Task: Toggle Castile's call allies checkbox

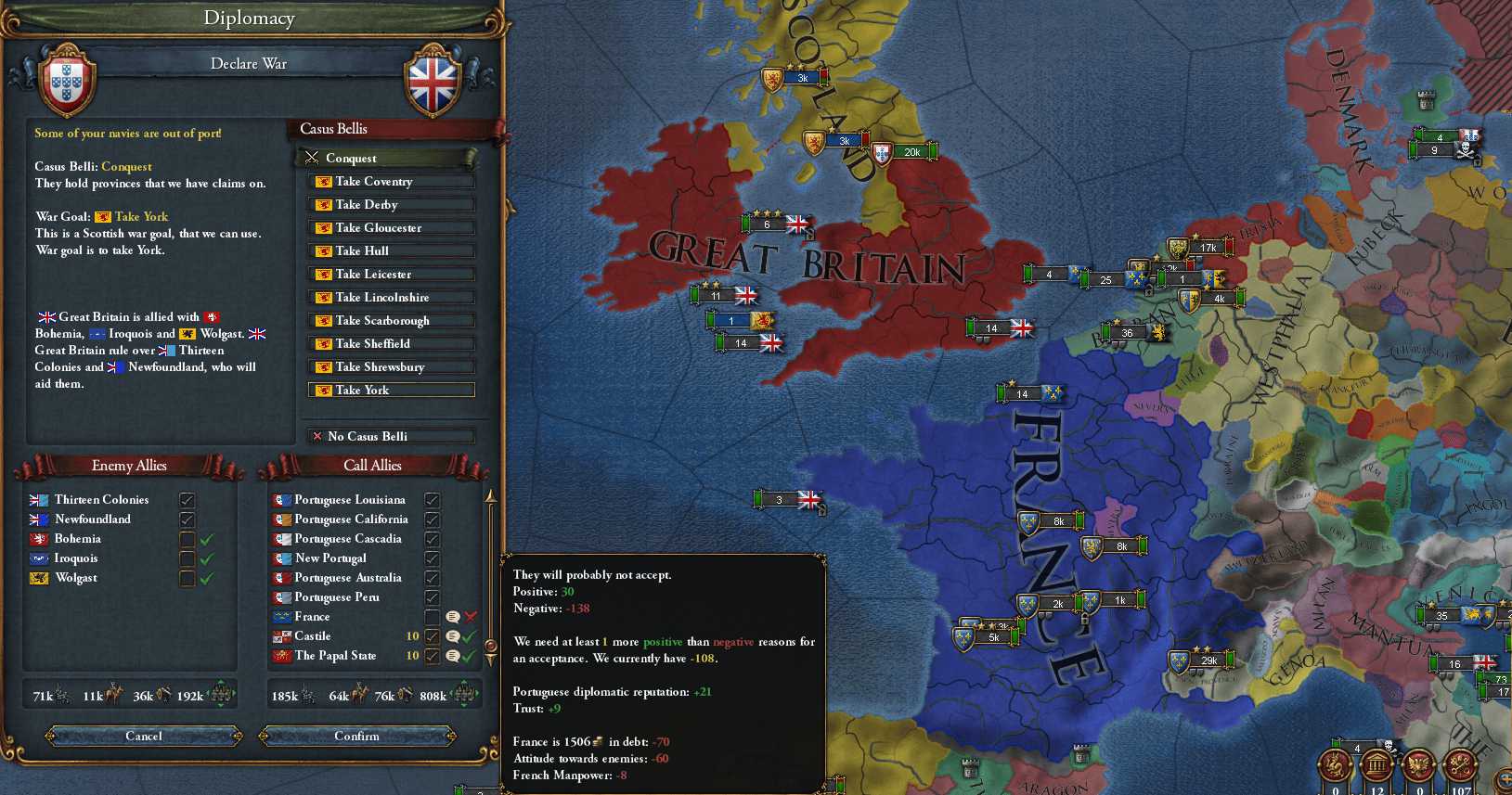Action: (432, 636)
